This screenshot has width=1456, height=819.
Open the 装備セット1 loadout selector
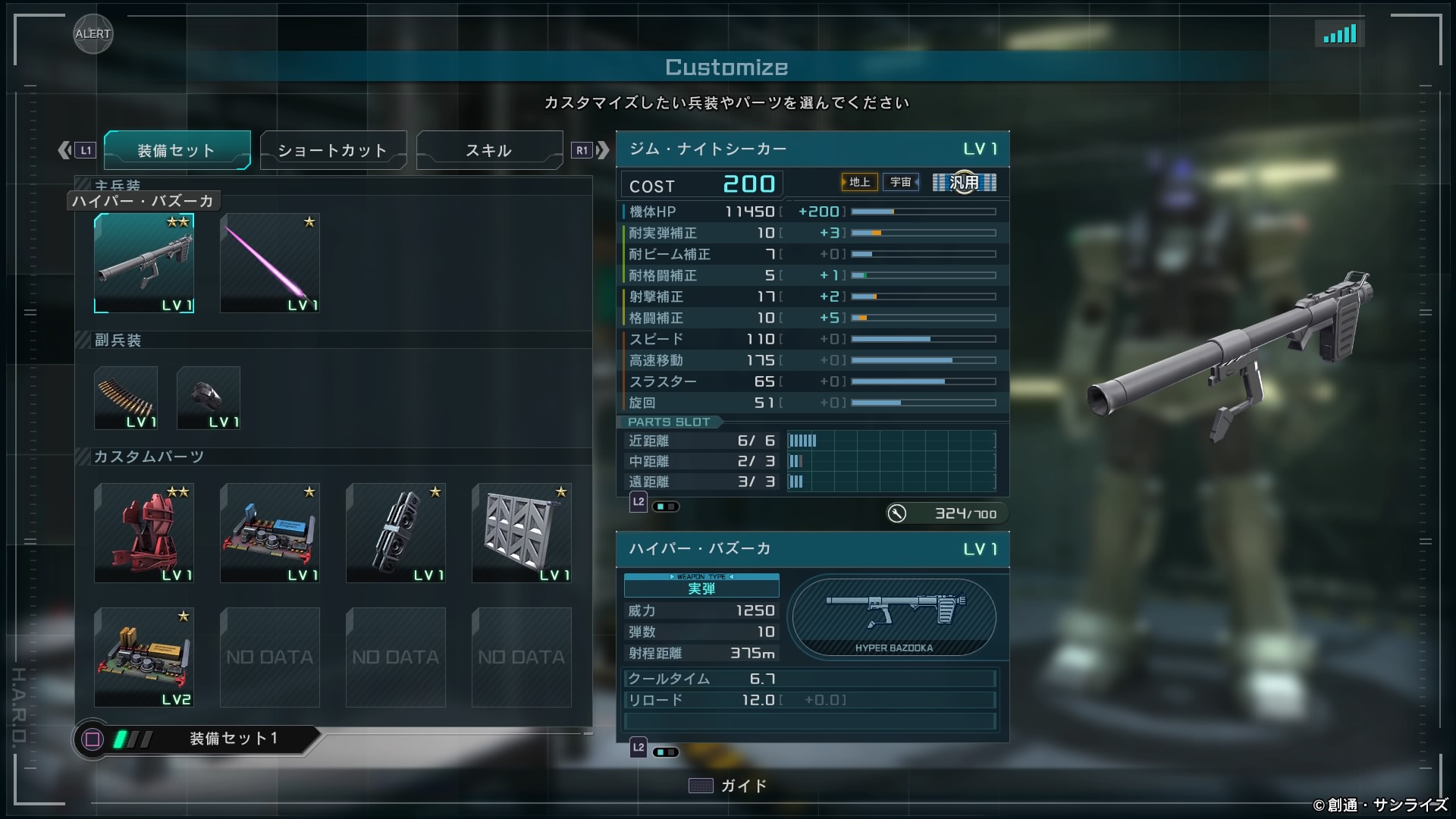click(x=196, y=739)
